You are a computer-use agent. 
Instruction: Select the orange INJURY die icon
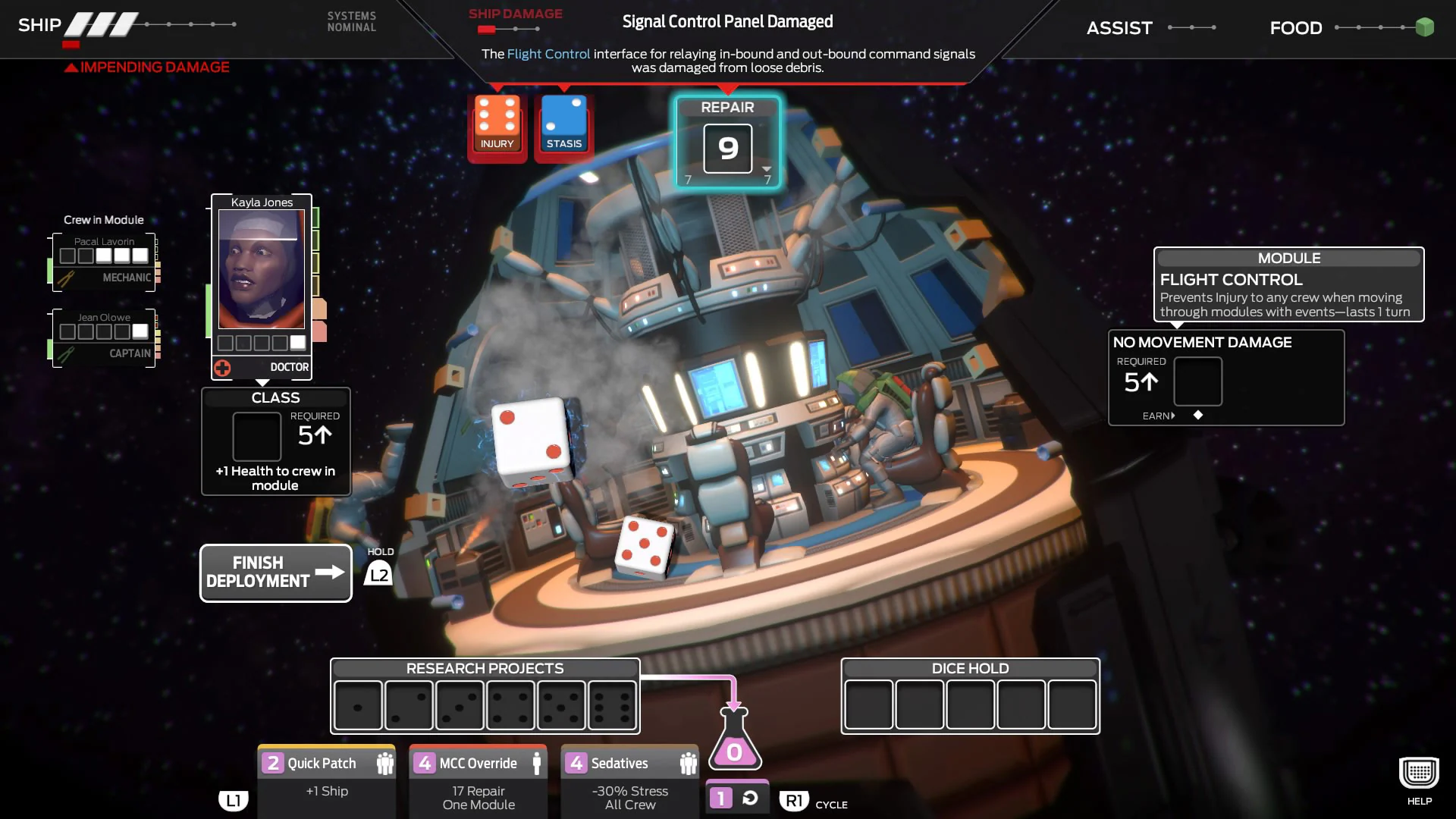point(496,121)
